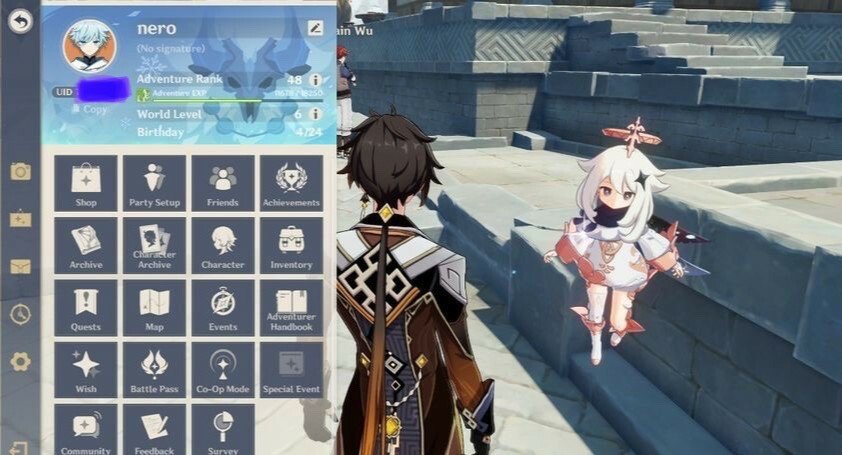Viewport: 842px width, 455px height.
Task: View Achievements
Action: click(291, 184)
